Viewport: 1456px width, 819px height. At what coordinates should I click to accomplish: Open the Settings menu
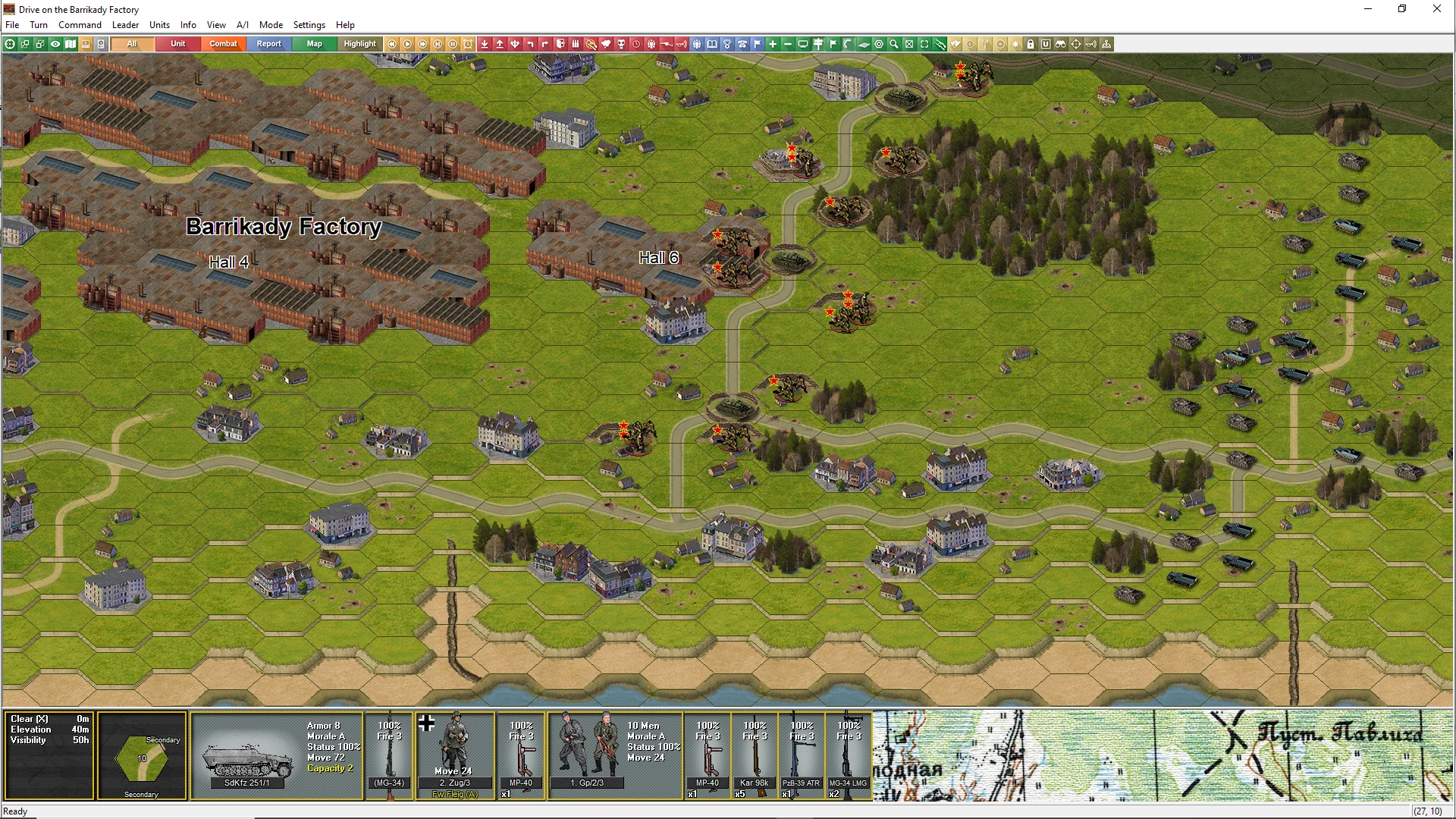coord(309,25)
